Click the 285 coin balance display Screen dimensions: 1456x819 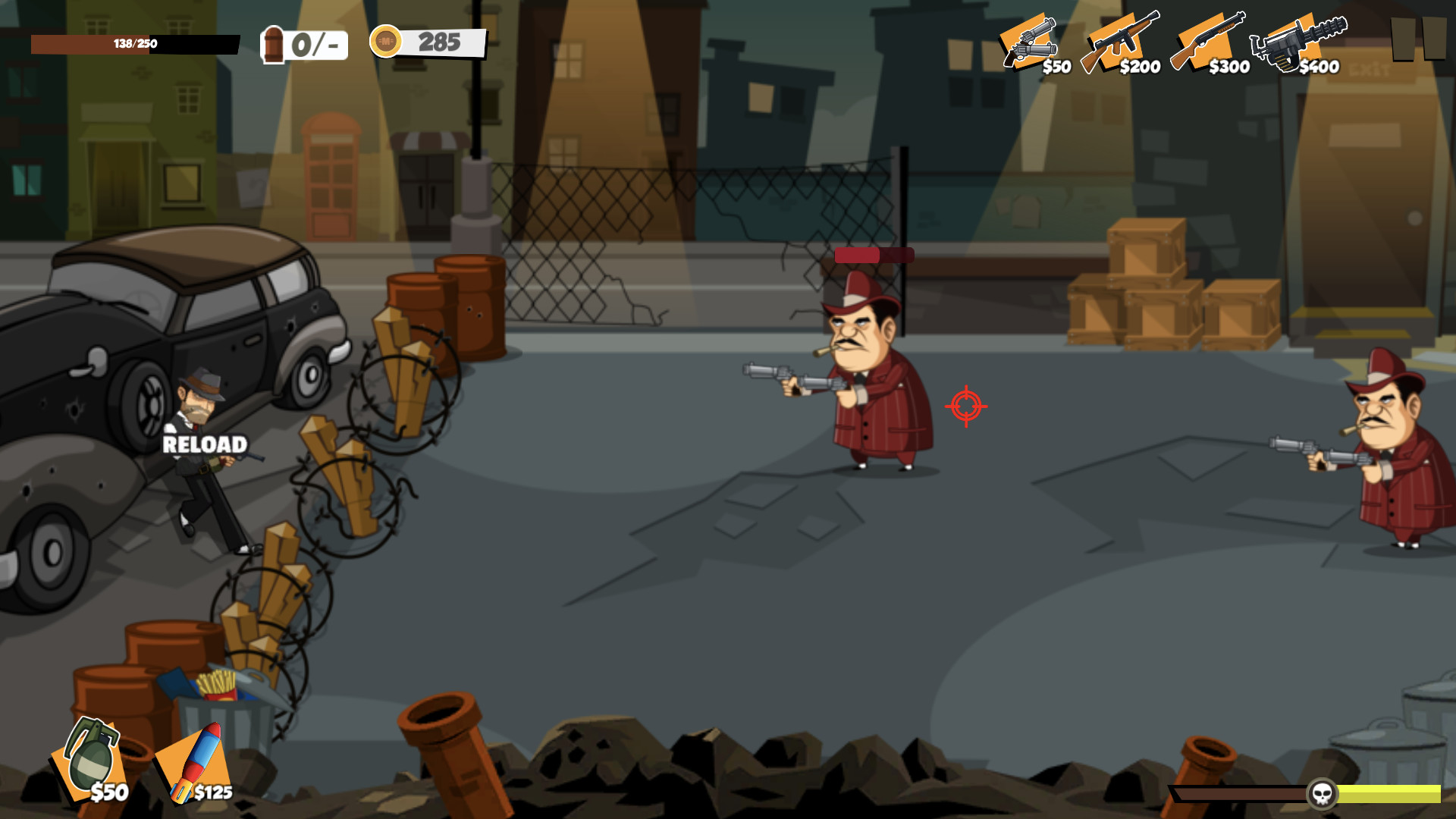tap(440, 42)
